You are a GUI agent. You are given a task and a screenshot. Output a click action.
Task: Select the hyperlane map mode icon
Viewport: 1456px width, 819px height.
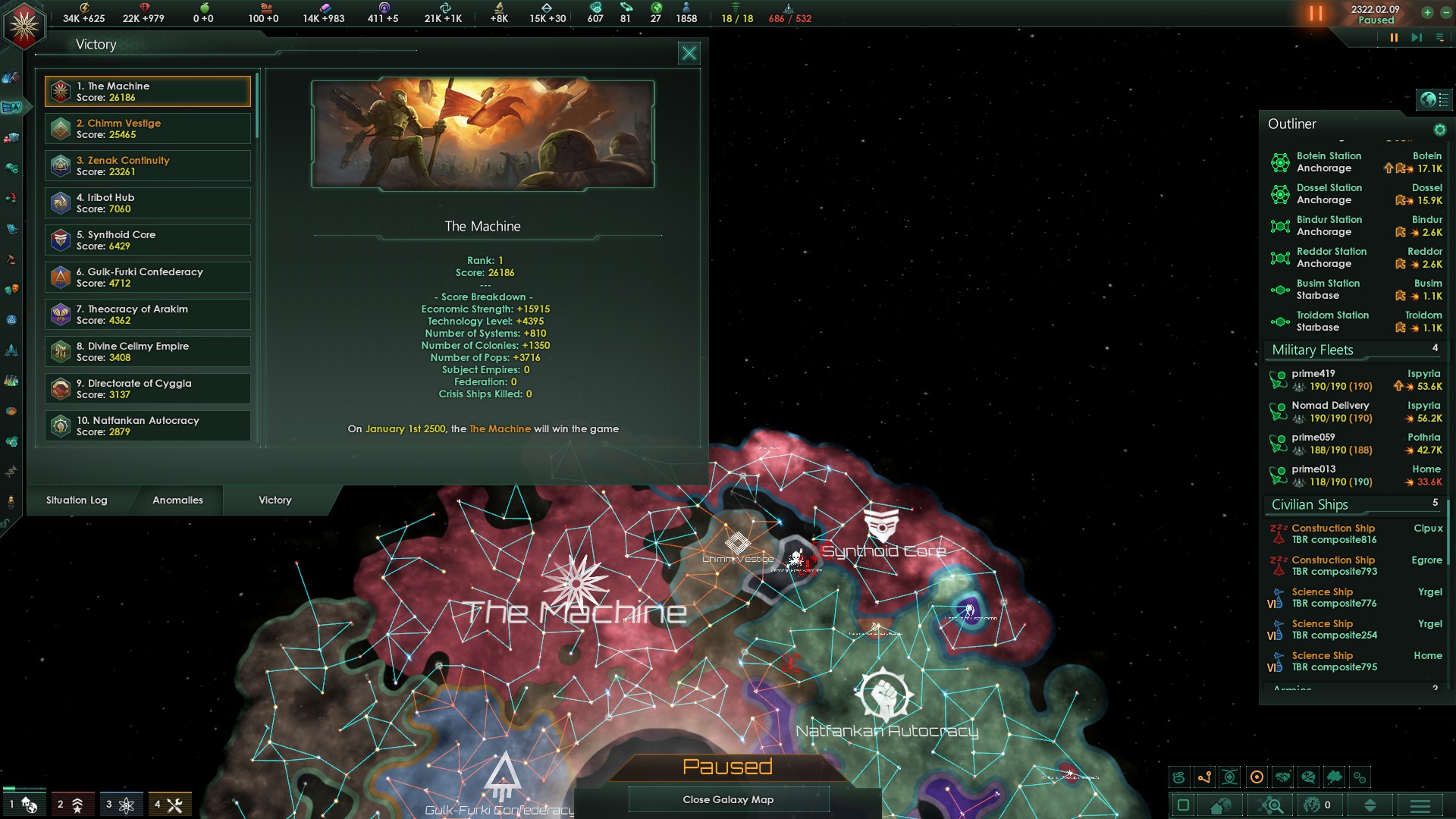pos(1203,777)
